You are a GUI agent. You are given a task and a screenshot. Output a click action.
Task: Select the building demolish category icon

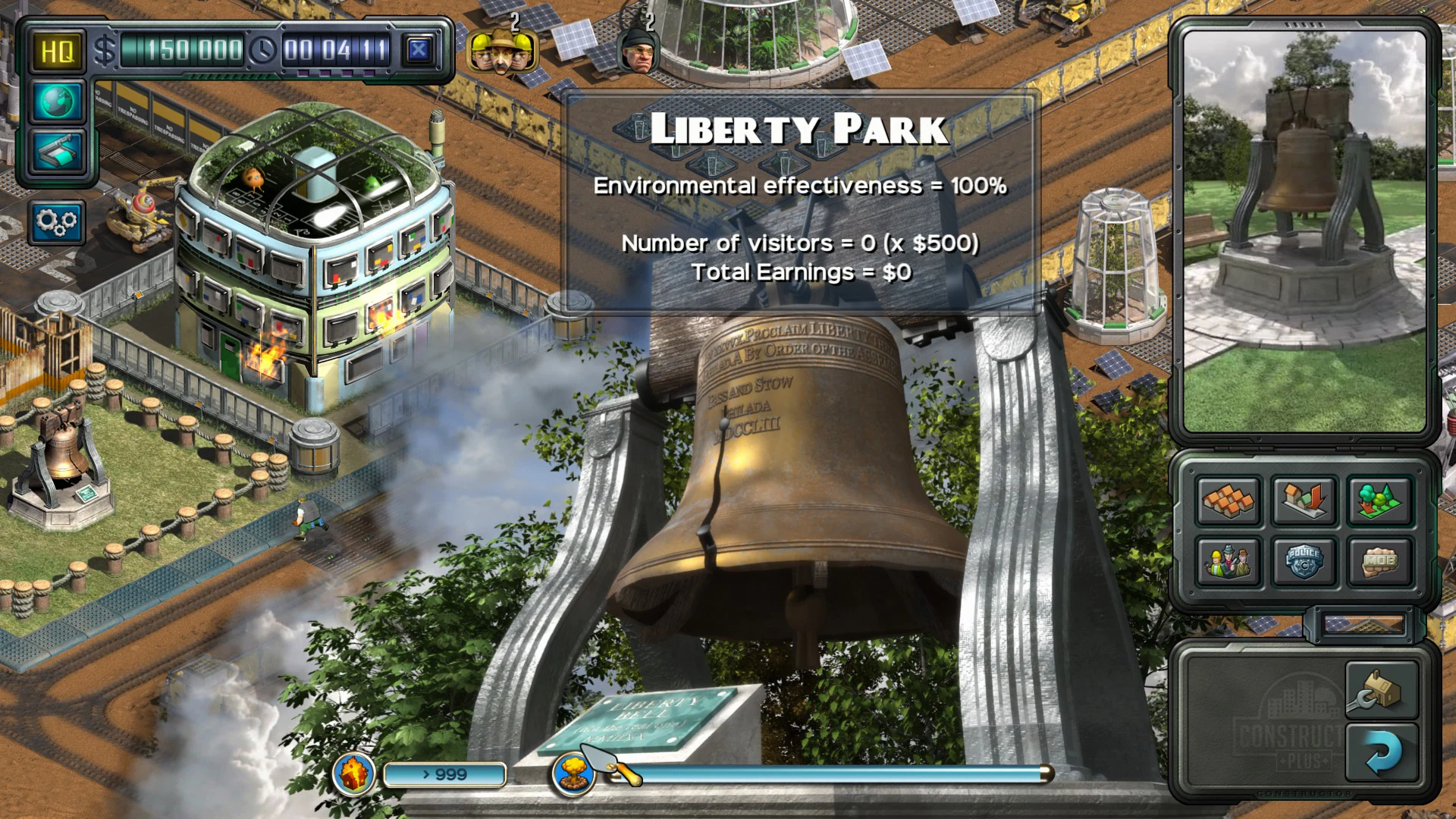pos(1305,502)
